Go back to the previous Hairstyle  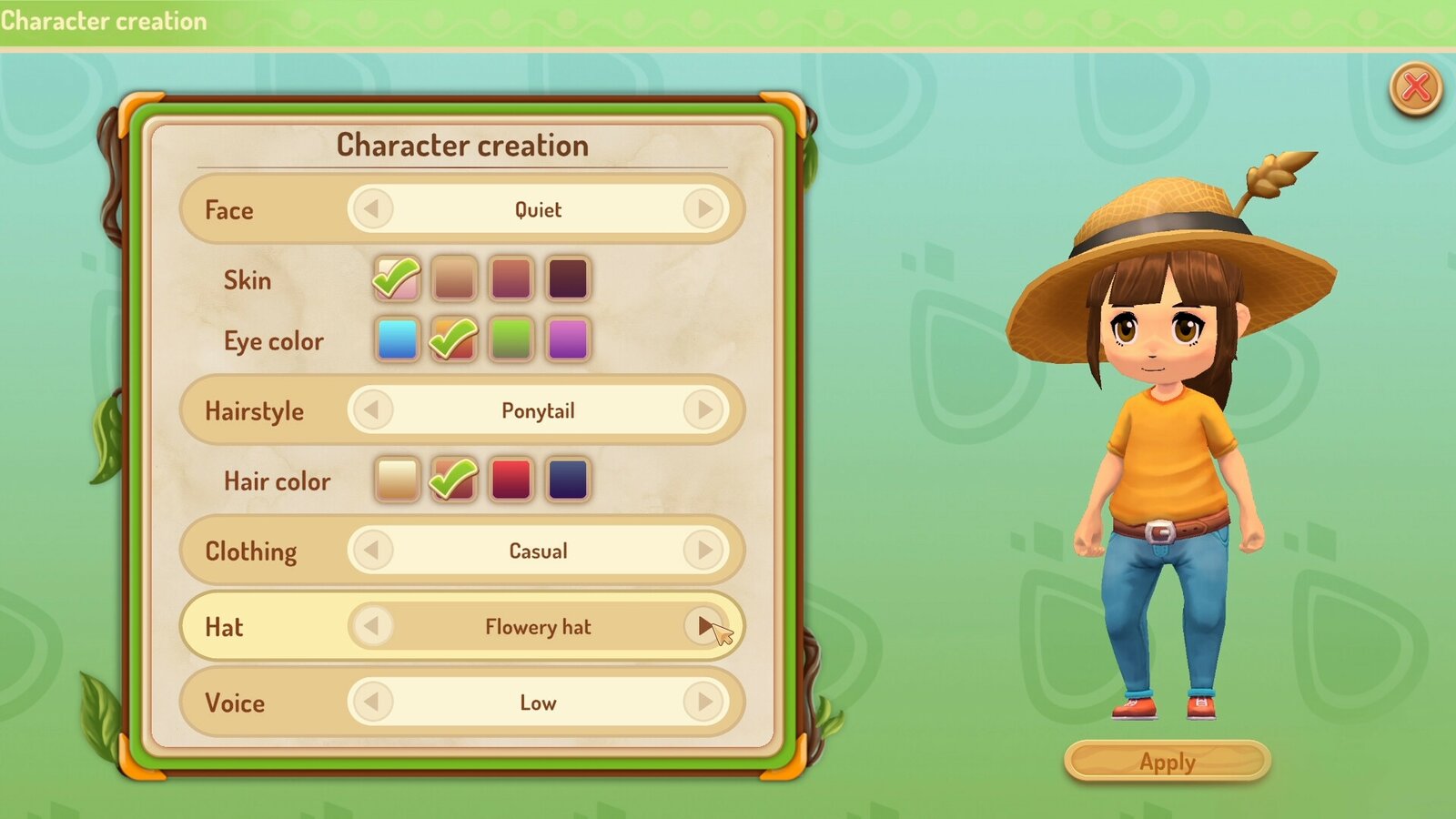coord(372,410)
